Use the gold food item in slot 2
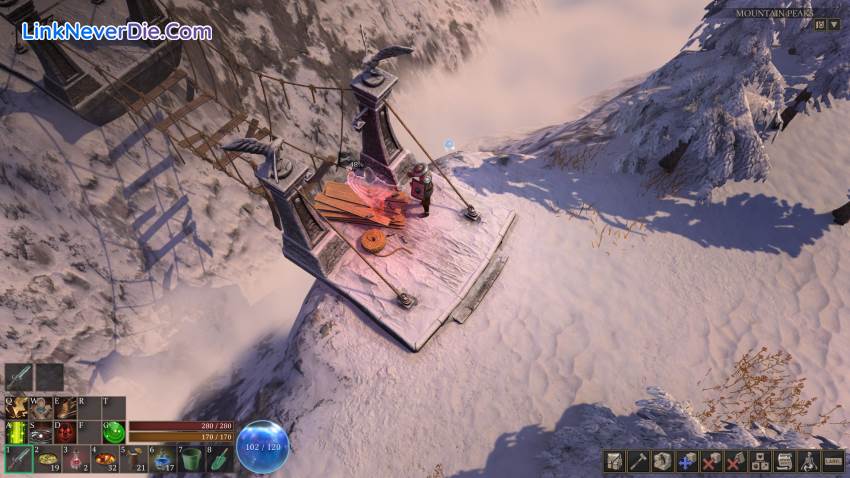850x478 pixels. (47, 459)
